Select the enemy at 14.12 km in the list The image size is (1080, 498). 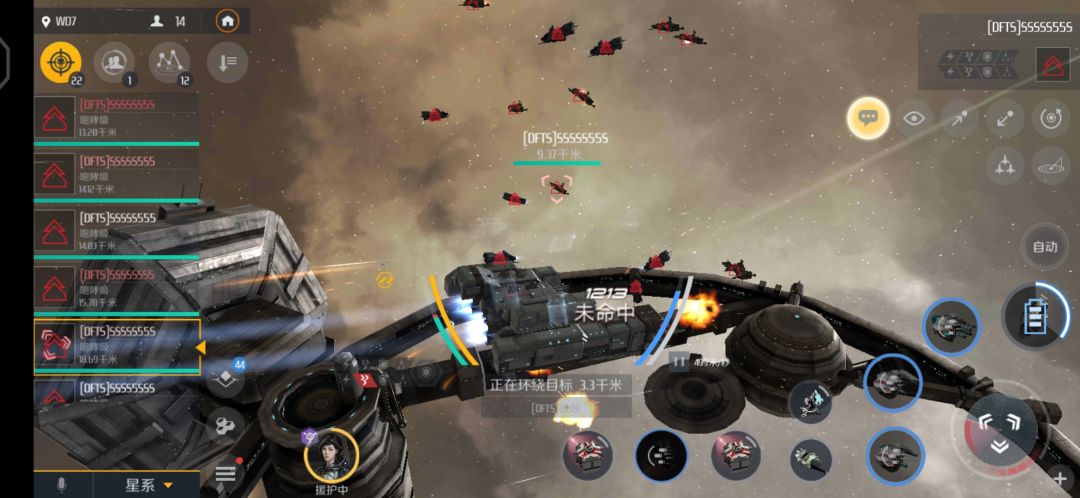(116, 174)
